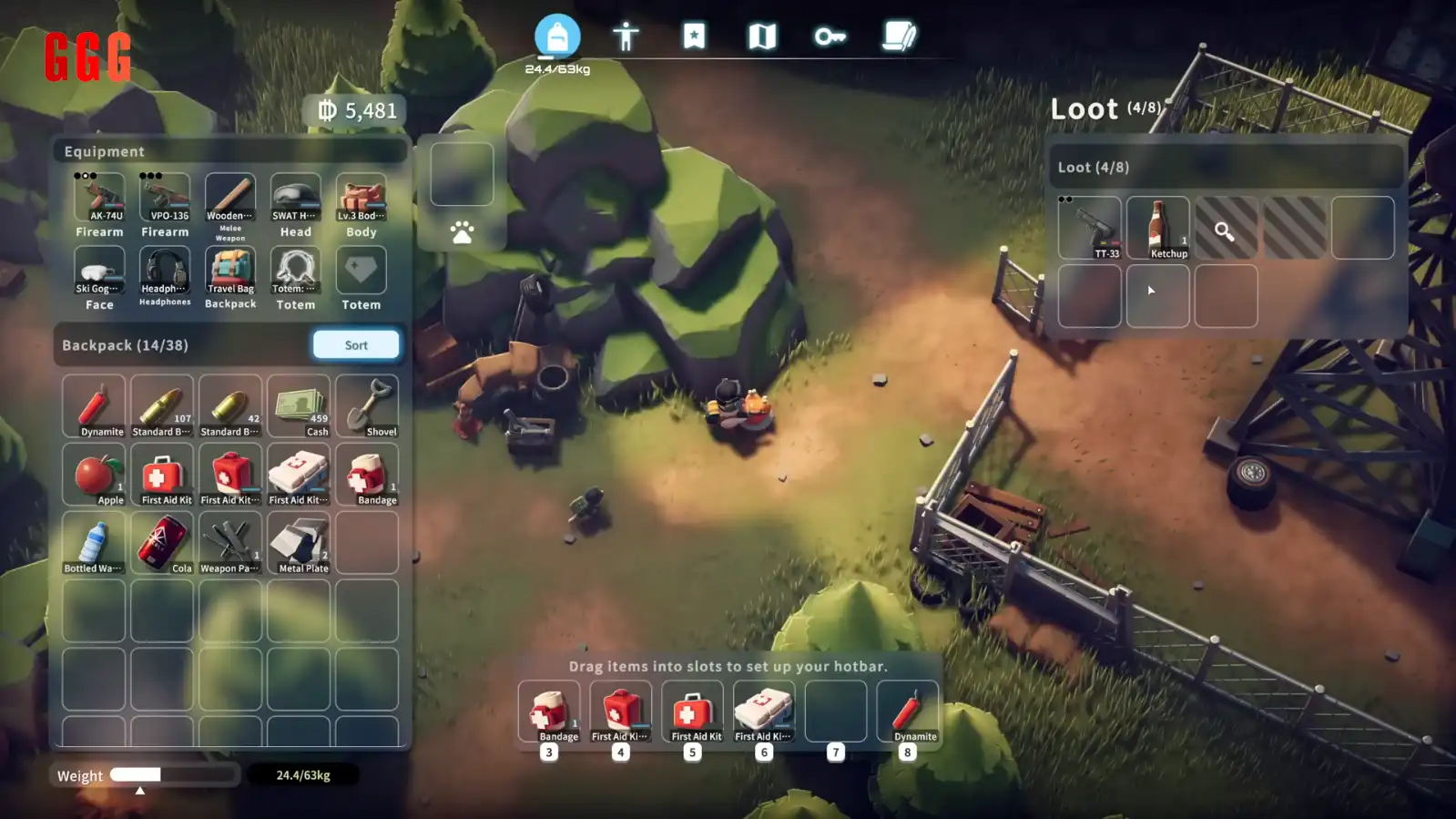Select the VPO-136 firearm slot
The image size is (1456, 819).
pos(165,198)
